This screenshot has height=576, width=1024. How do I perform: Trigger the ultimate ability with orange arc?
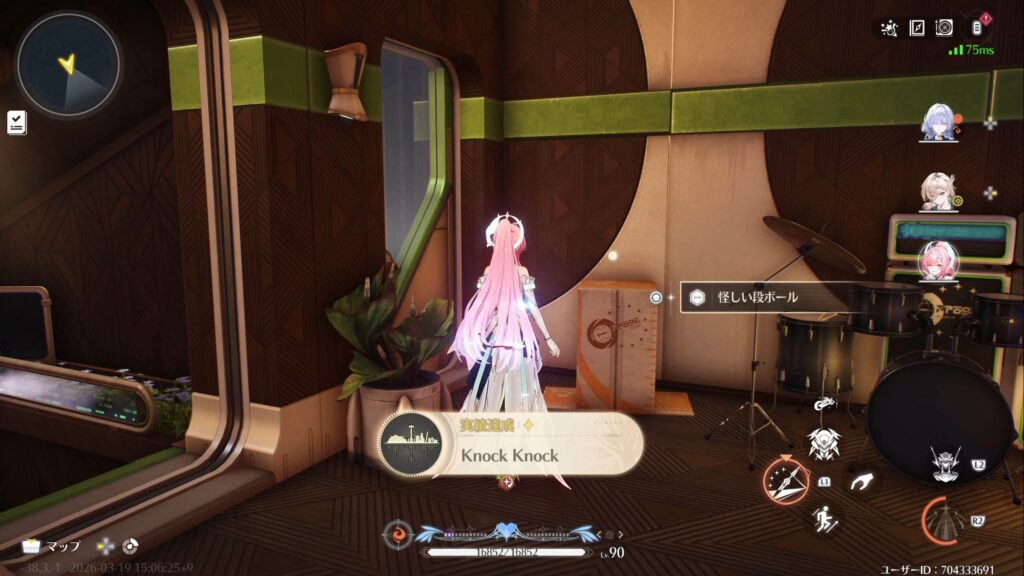coord(945,520)
